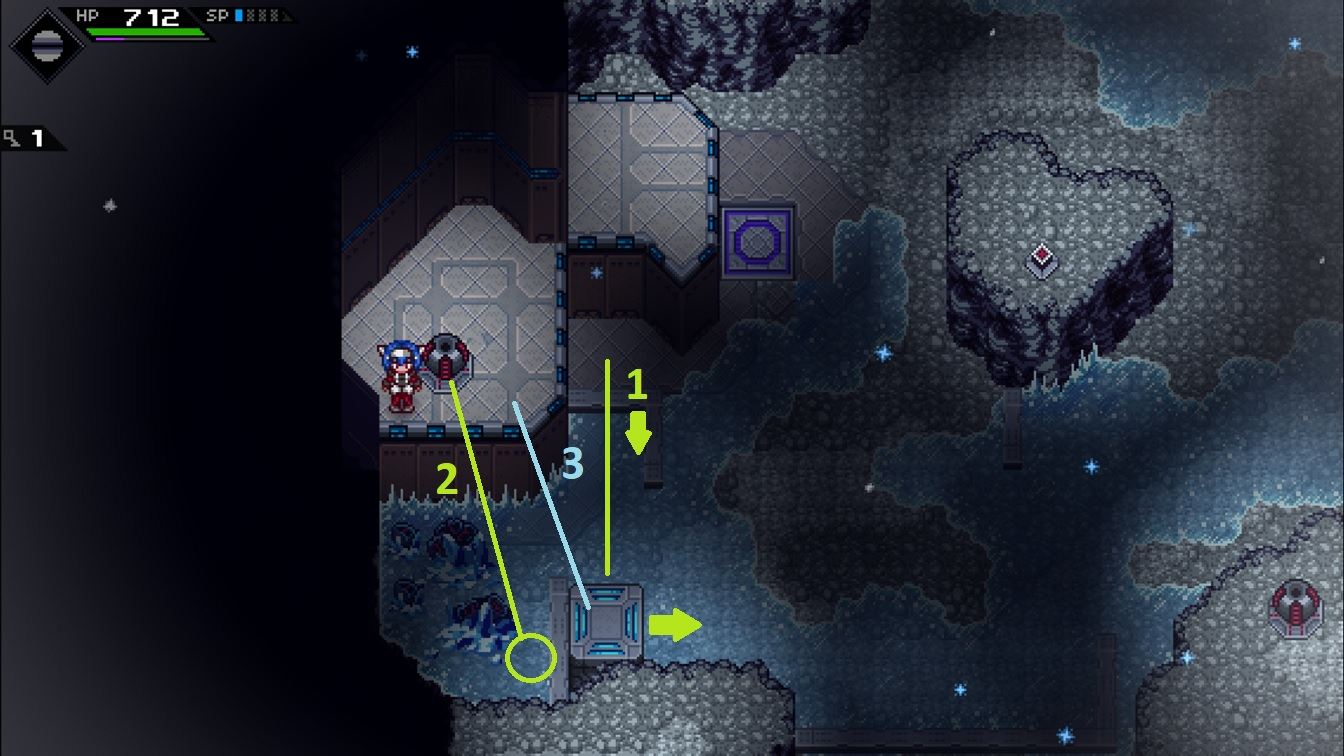
Task: Click the green downward arrow under number 1
Action: (x=641, y=432)
